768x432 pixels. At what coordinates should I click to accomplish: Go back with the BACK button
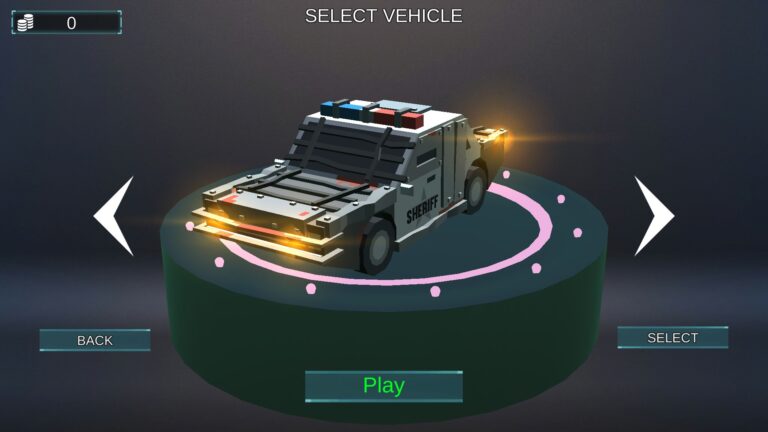pos(95,340)
